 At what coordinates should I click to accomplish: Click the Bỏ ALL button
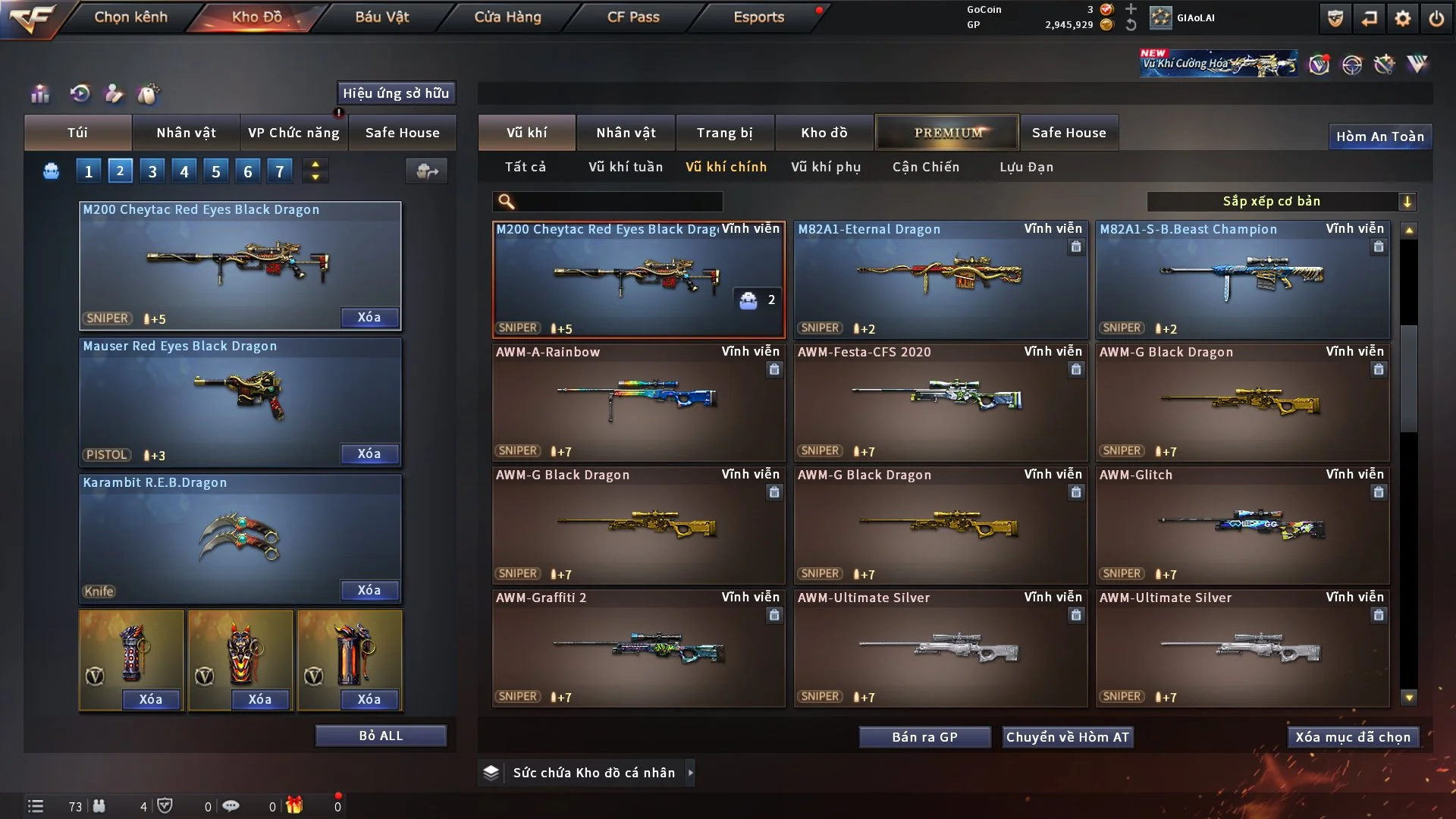381,736
